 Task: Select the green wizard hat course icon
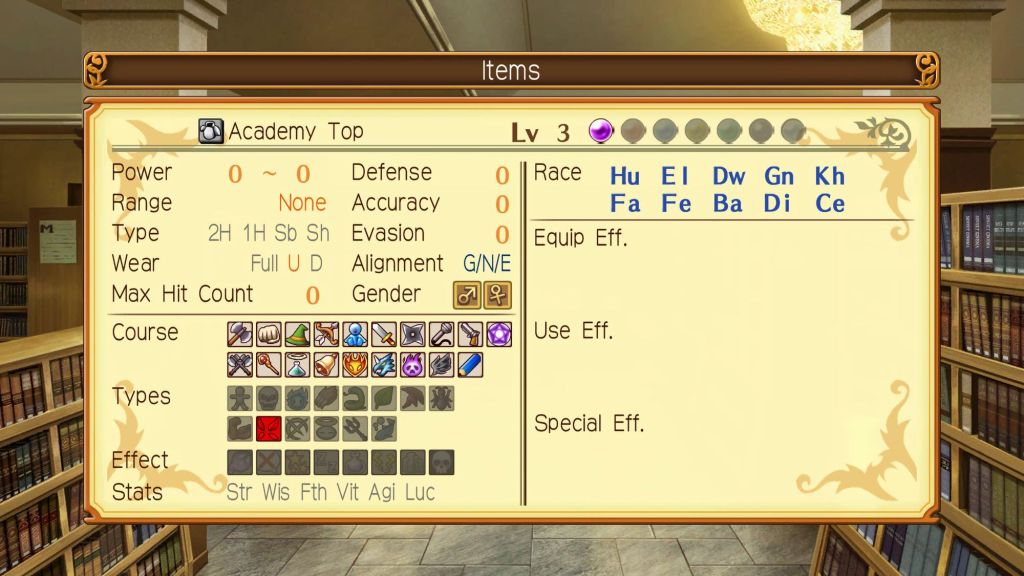(x=298, y=334)
